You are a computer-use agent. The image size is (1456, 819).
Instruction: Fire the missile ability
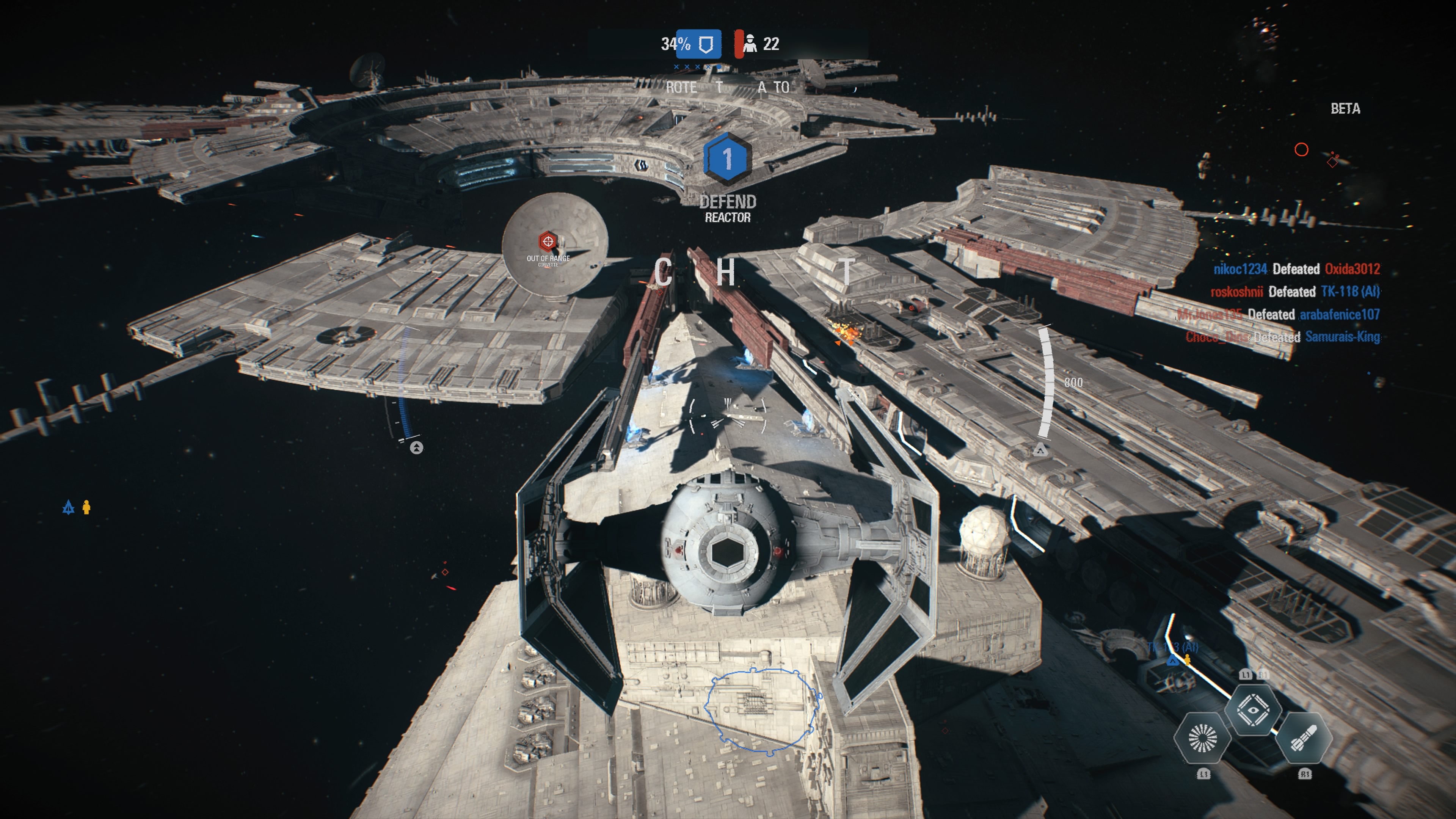[1304, 737]
